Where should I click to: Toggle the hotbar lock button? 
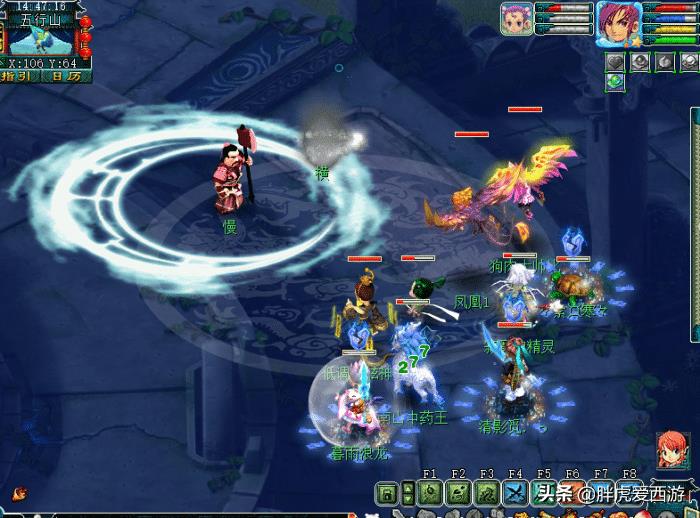(x=386, y=492)
